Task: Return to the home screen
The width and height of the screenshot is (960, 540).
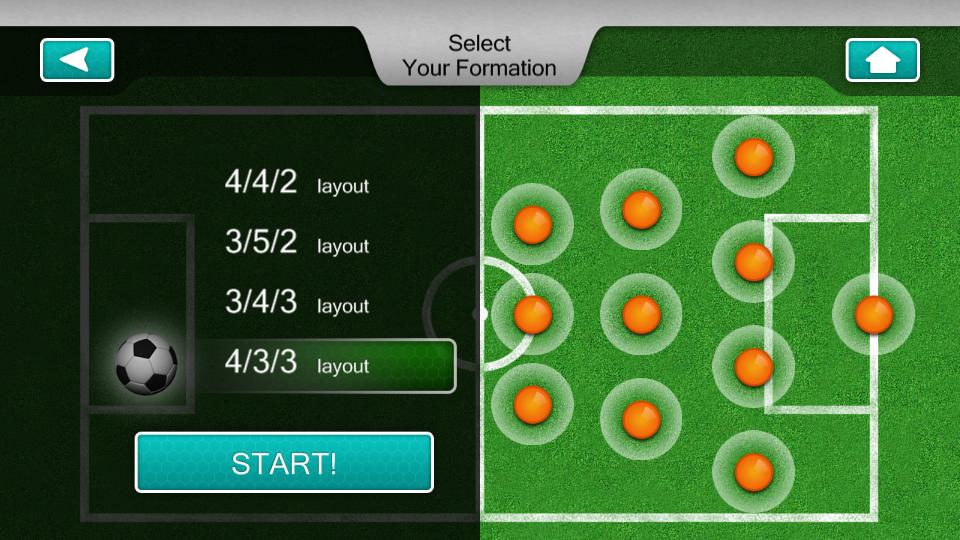Action: (882, 60)
